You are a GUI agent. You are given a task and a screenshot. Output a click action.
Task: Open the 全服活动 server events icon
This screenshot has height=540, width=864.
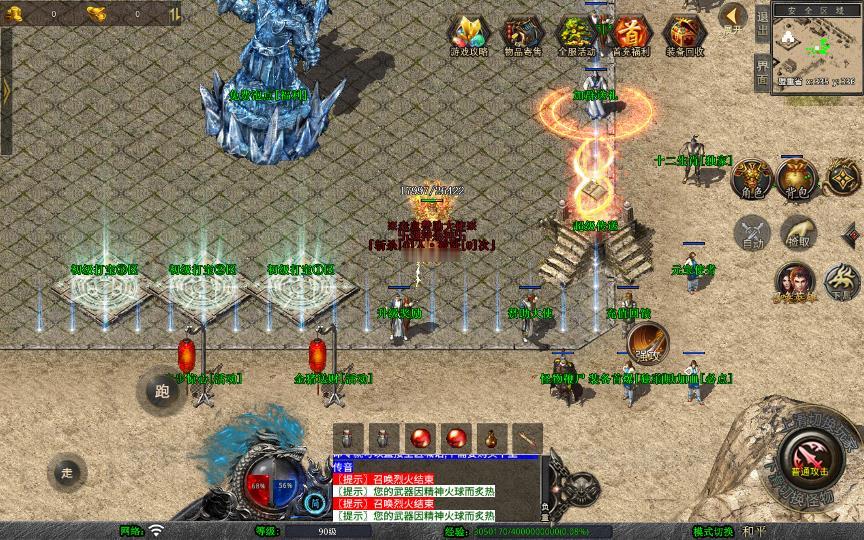point(575,36)
